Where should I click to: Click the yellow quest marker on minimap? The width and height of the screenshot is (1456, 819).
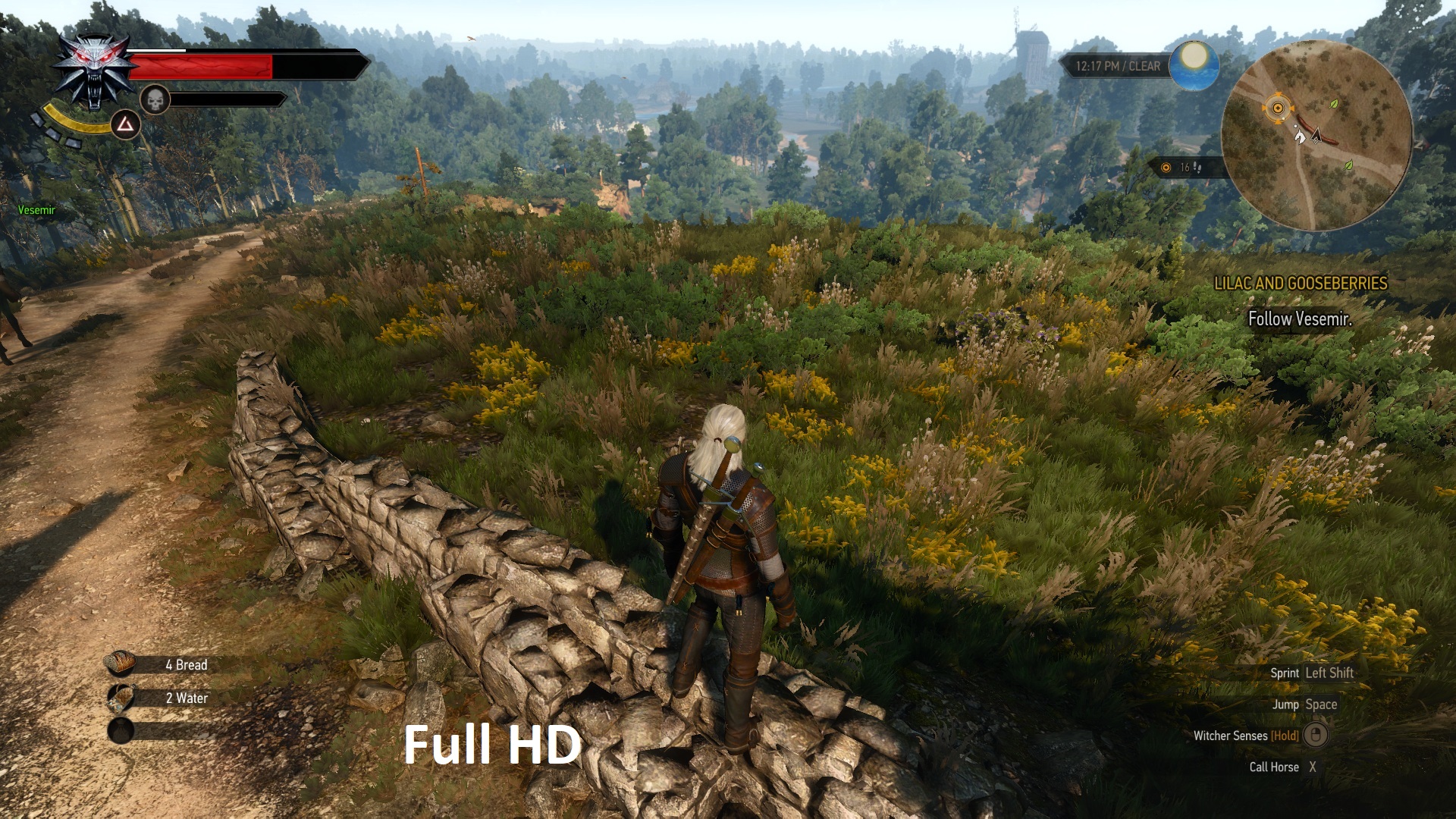pyautogui.click(x=1278, y=108)
